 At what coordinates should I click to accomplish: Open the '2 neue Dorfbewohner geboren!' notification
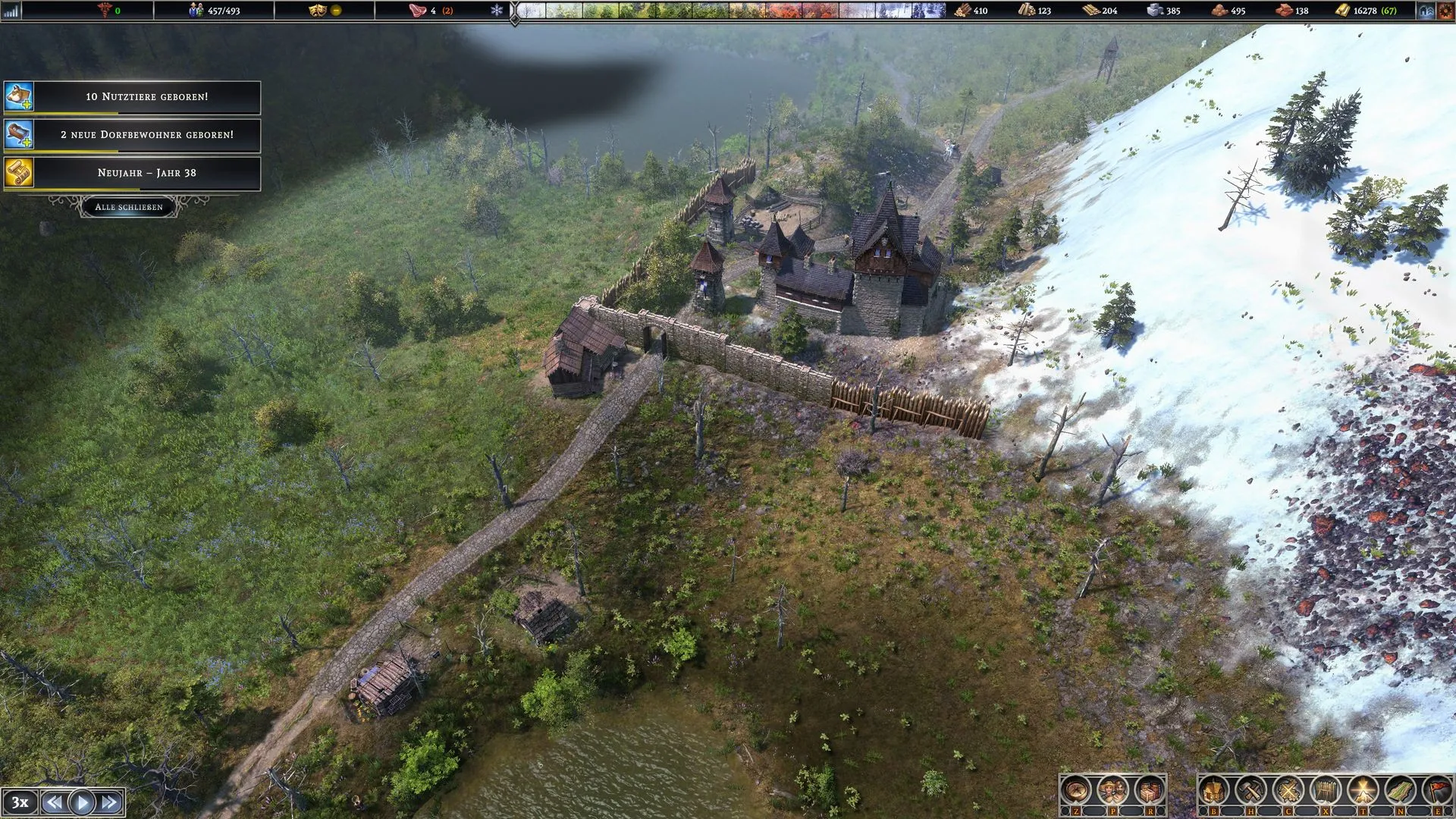click(x=146, y=135)
